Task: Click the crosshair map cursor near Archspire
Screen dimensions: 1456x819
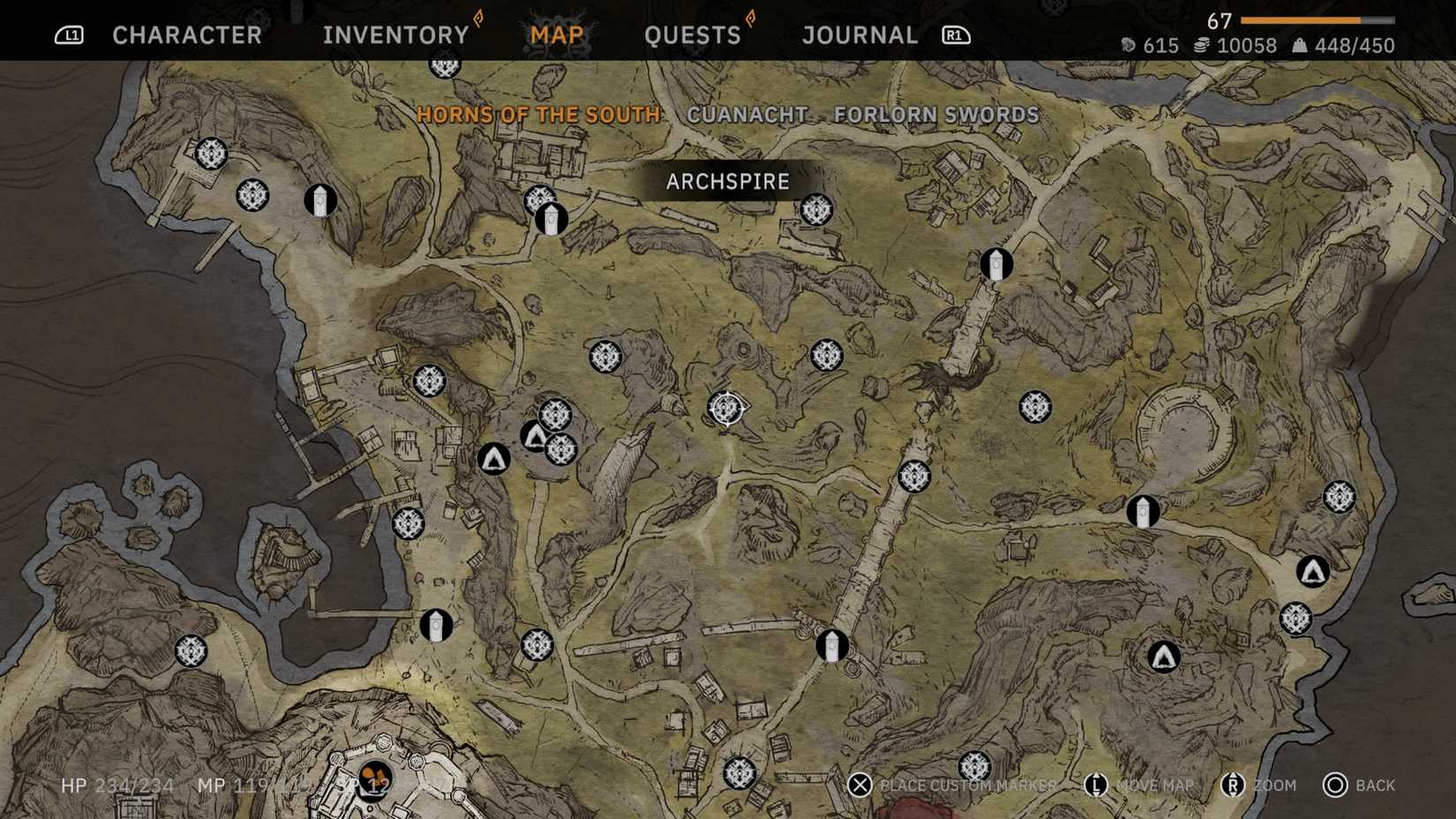Action: [x=725, y=409]
